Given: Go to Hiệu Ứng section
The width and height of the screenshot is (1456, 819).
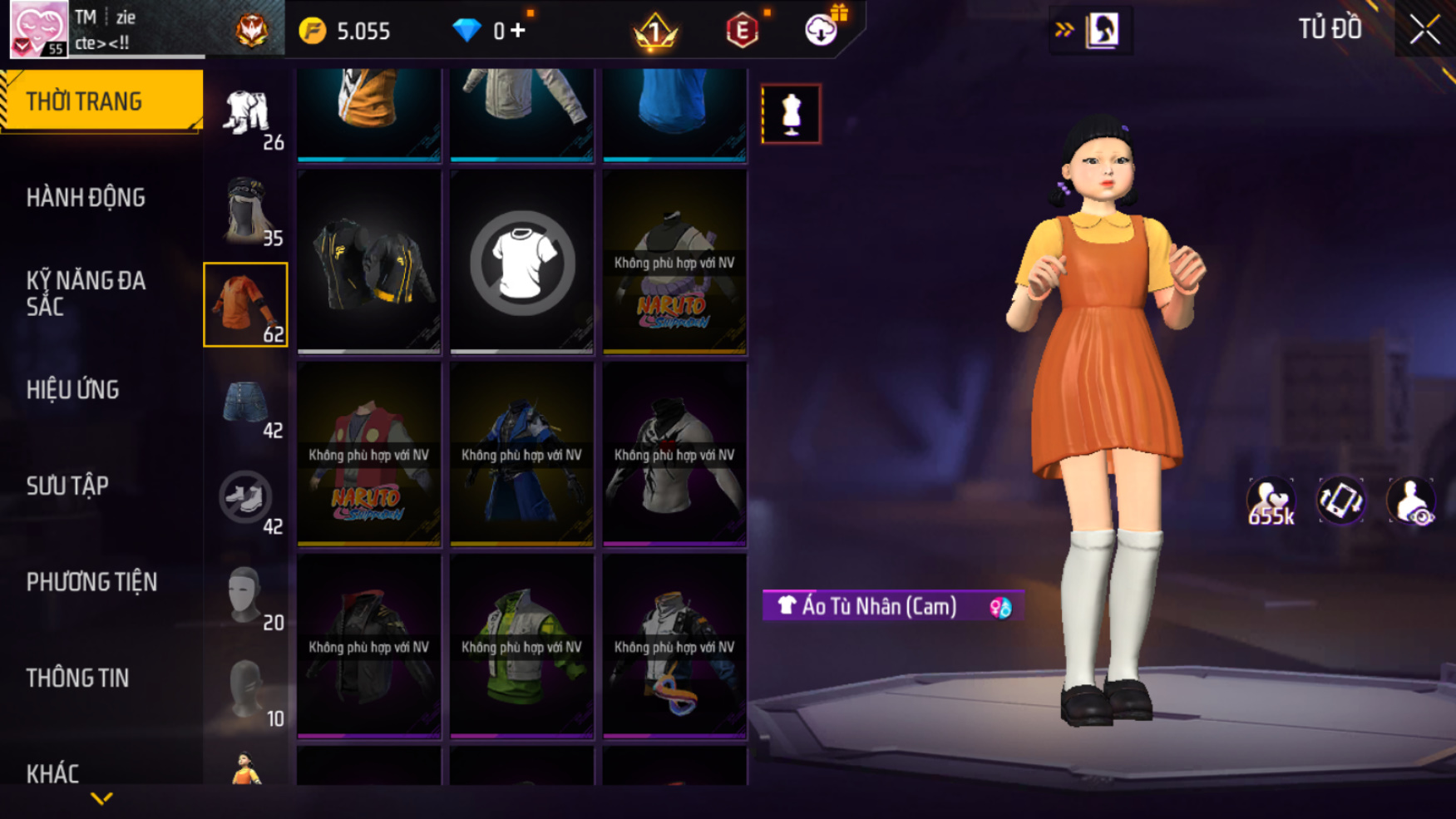Looking at the screenshot, I should pos(73,390).
